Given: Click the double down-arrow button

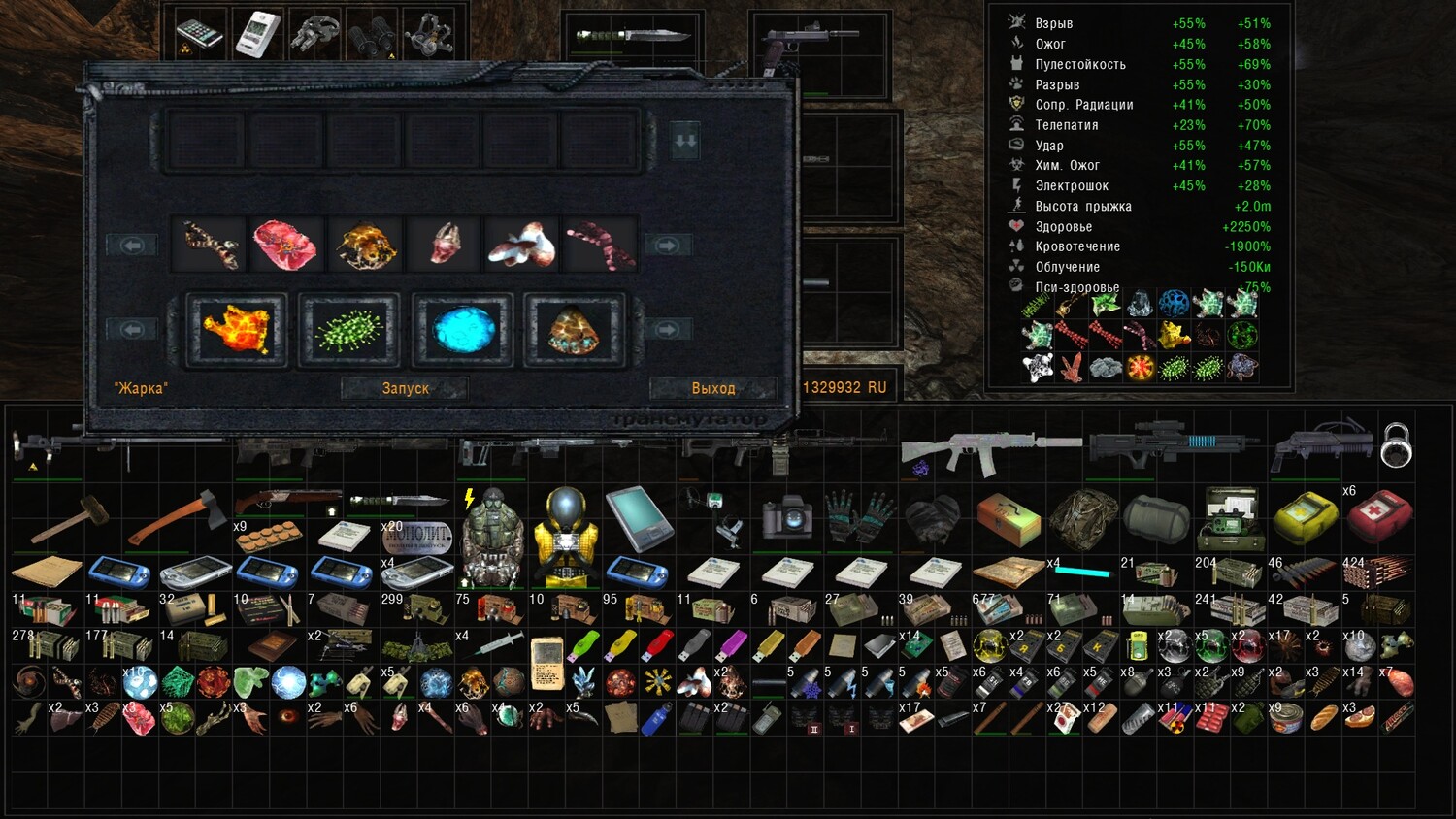Looking at the screenshot, I should [685, 142].
